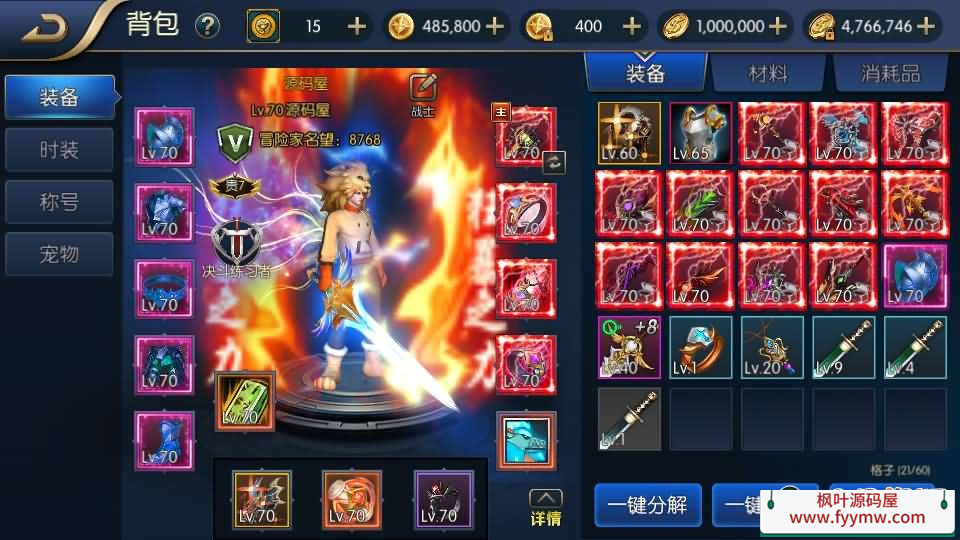Pick the Lv.1 ring item

700,347
